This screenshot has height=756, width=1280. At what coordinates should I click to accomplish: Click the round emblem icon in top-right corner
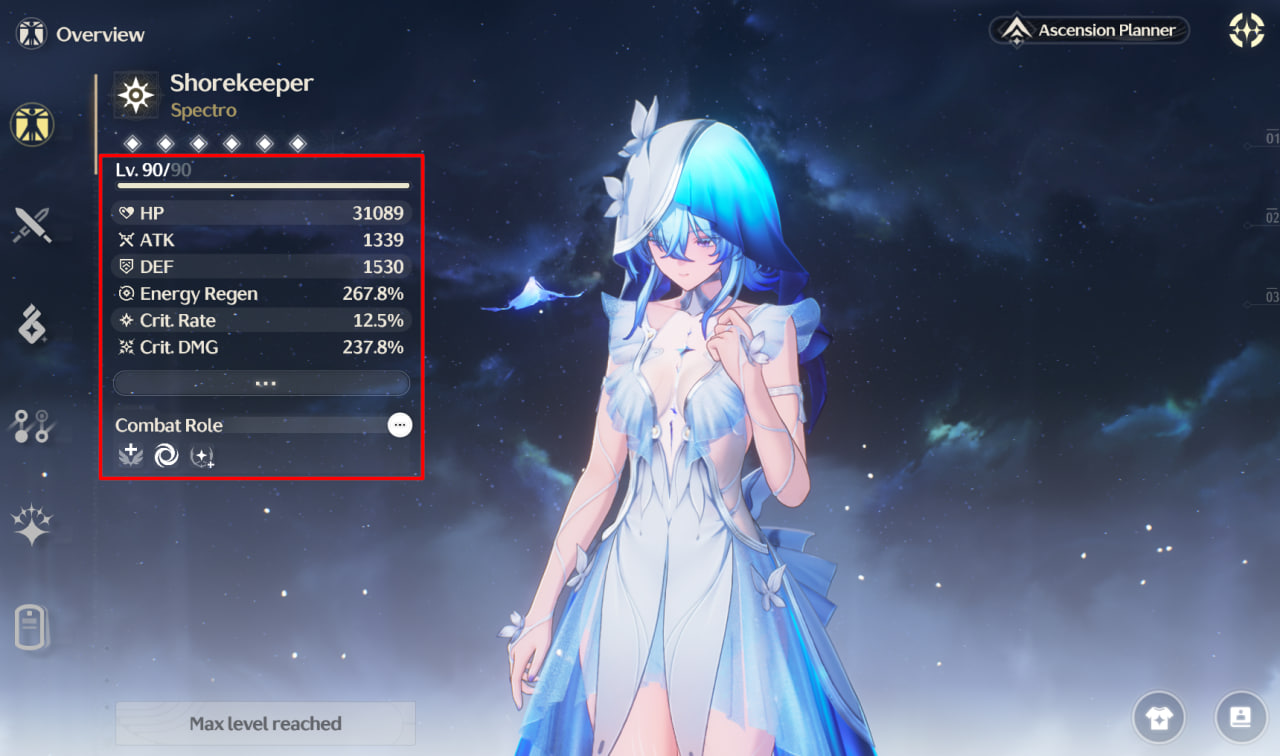(x=1246, y=31)
